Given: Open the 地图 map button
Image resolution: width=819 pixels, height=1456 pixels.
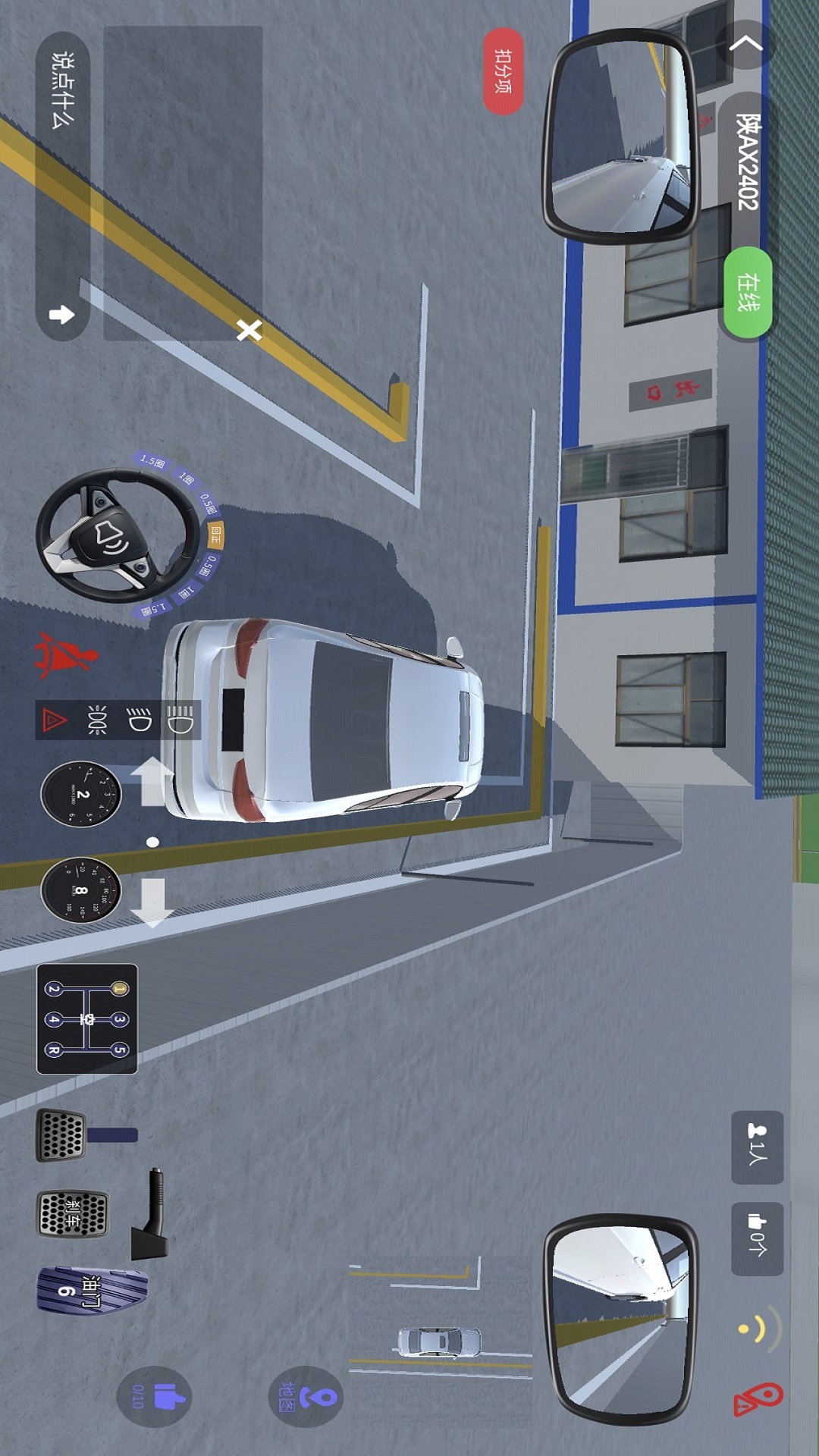Looking at the screenshot, I should pyautogui.click(x=306, y=1396).
